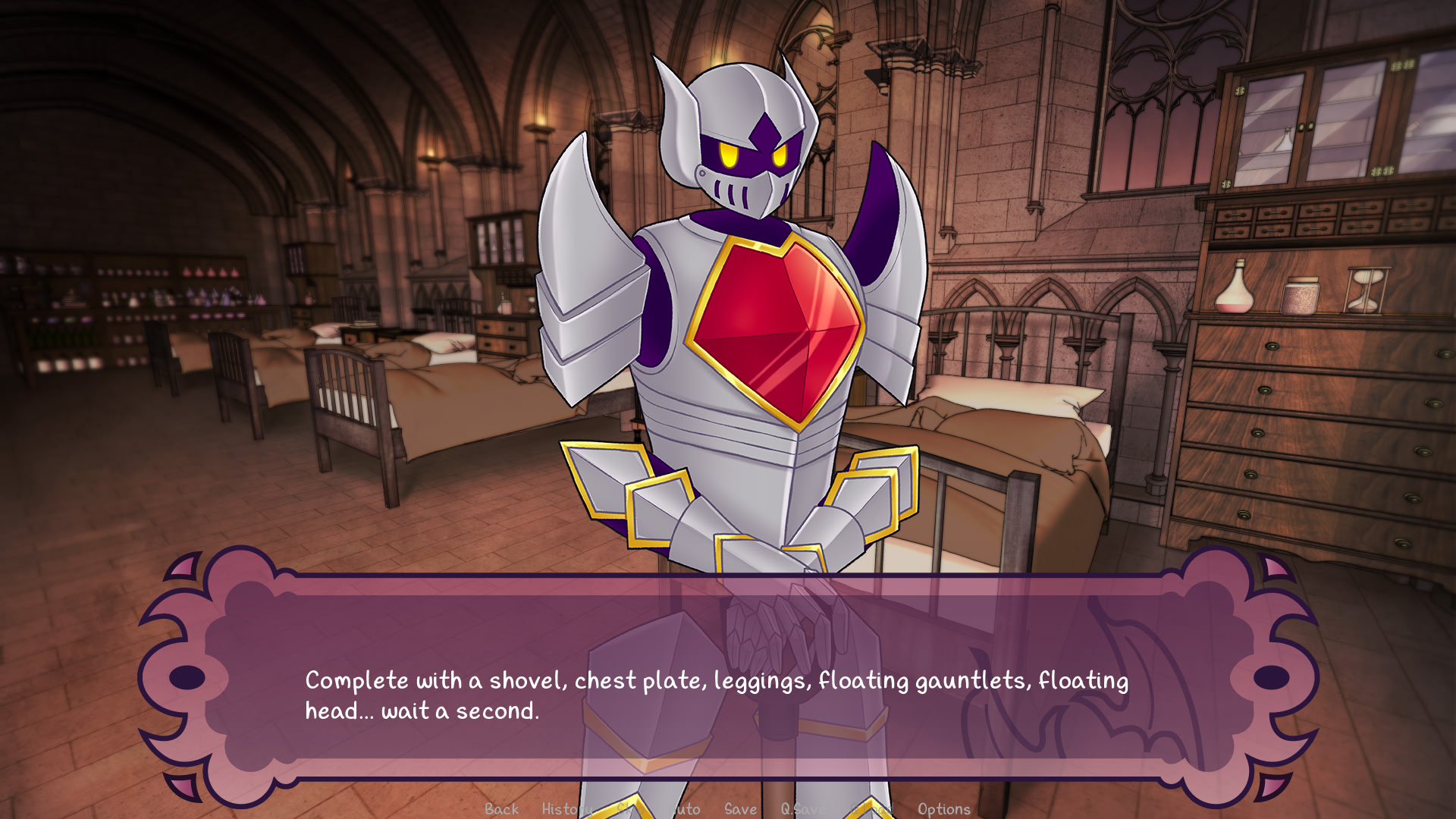1456x819 pixels.
Task: Open the Options menu
Action: click(x=944, y=808)
